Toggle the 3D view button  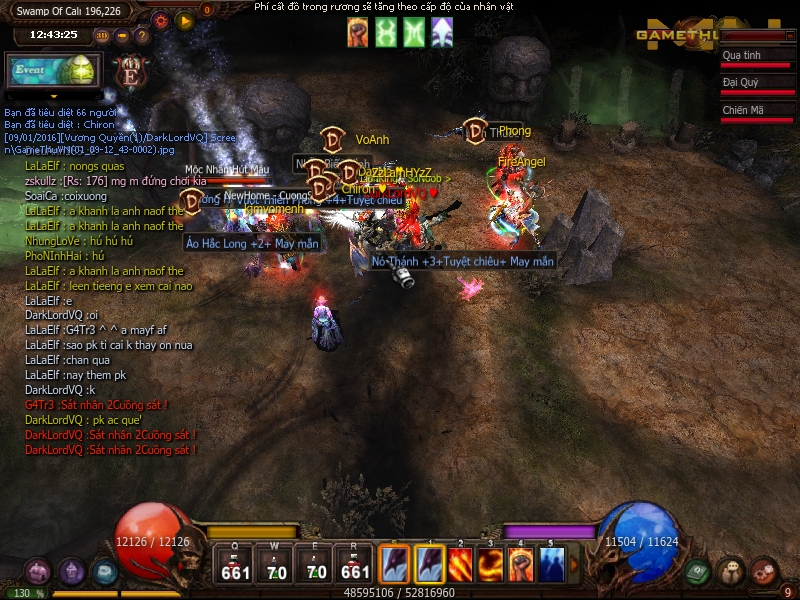pyautogui.click(x=101, y=36)
